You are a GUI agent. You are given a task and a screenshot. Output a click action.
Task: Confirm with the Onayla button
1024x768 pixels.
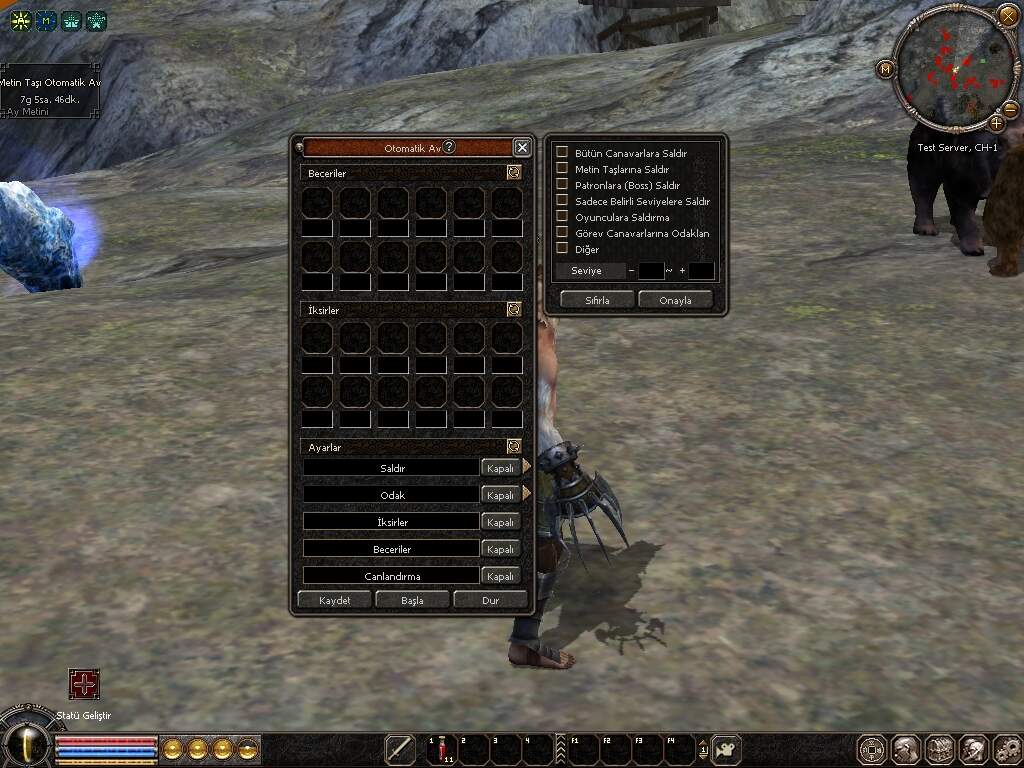click(675, 300)
